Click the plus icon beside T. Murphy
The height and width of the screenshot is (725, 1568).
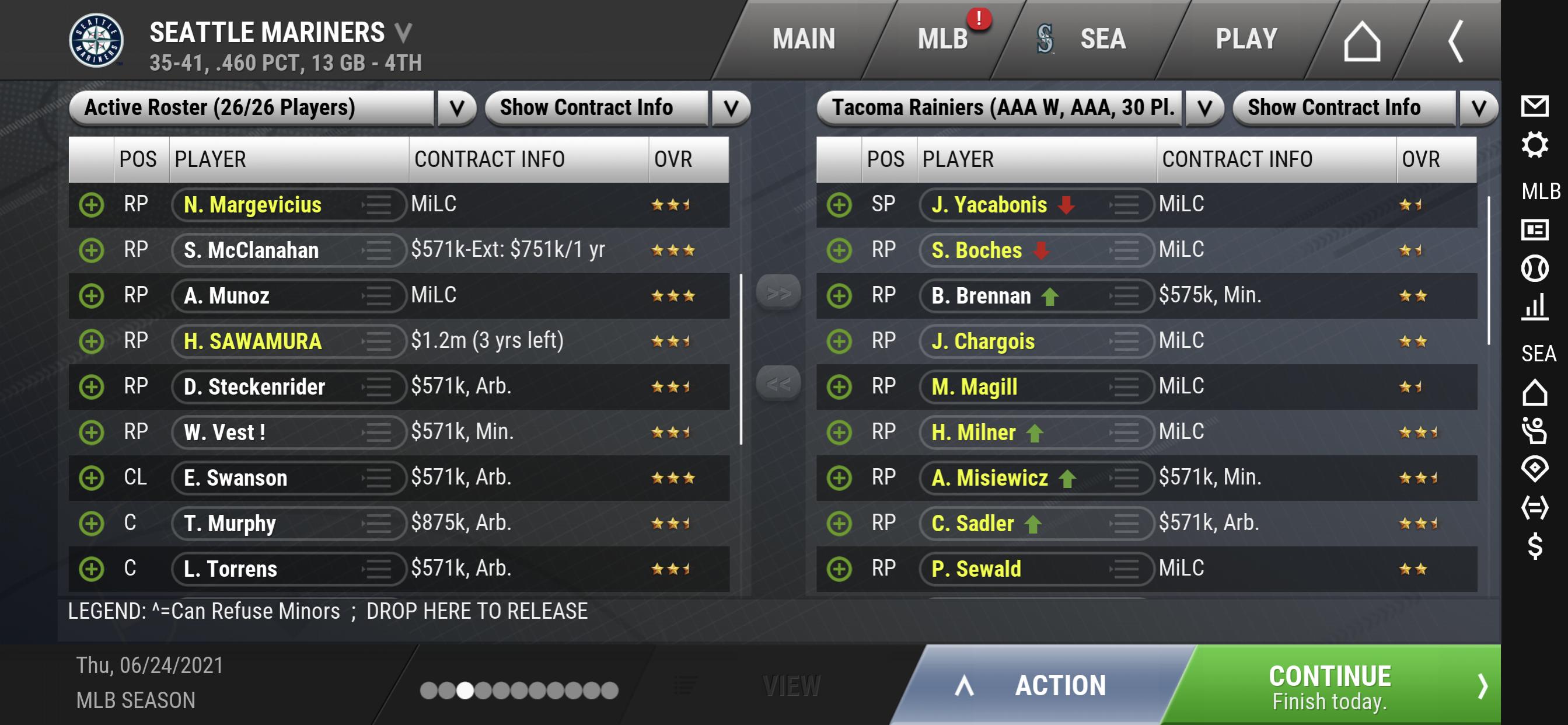(x=91, y=523)
